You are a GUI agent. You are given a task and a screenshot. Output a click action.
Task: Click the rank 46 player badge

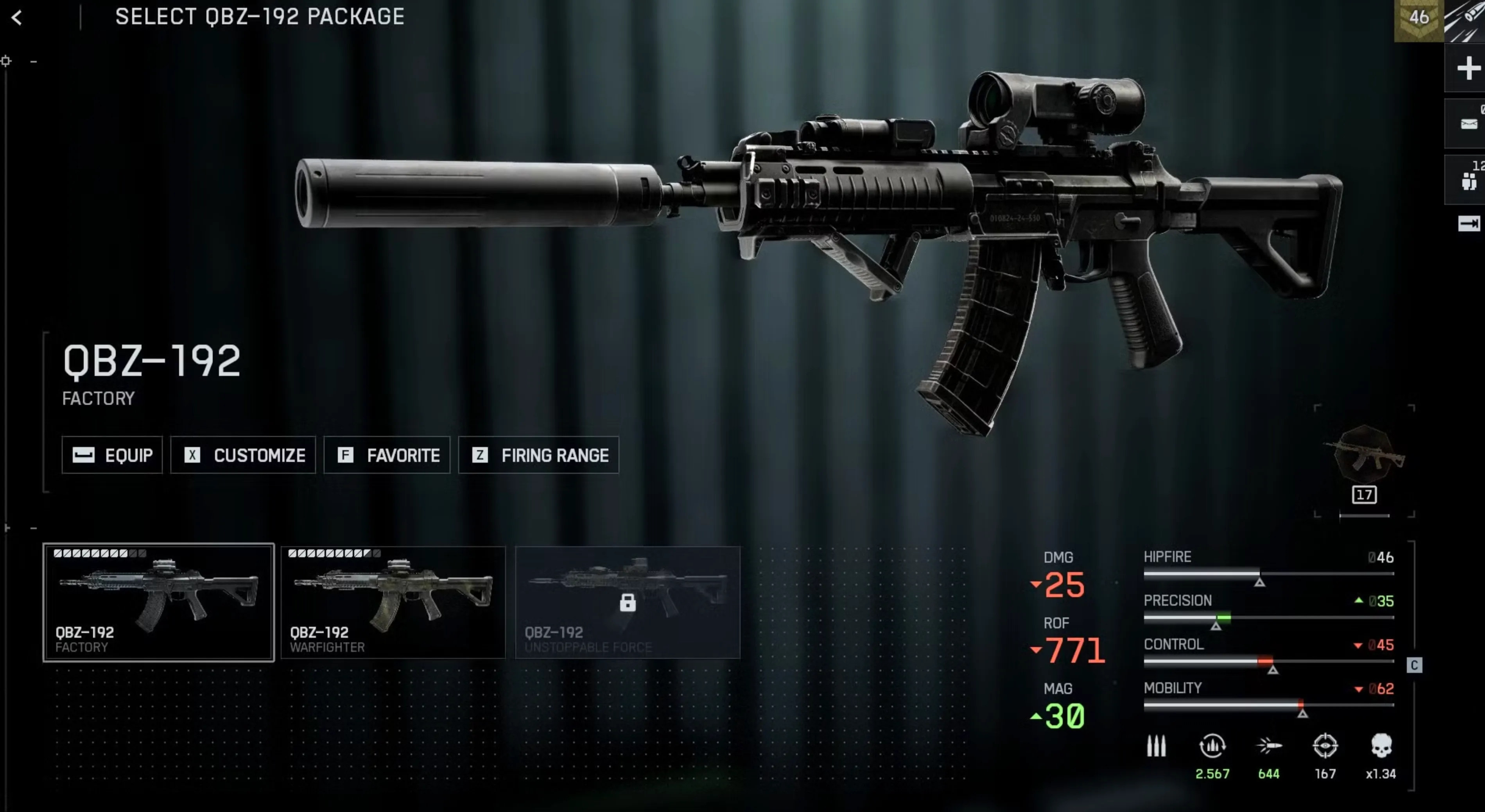pos(1418,19)
